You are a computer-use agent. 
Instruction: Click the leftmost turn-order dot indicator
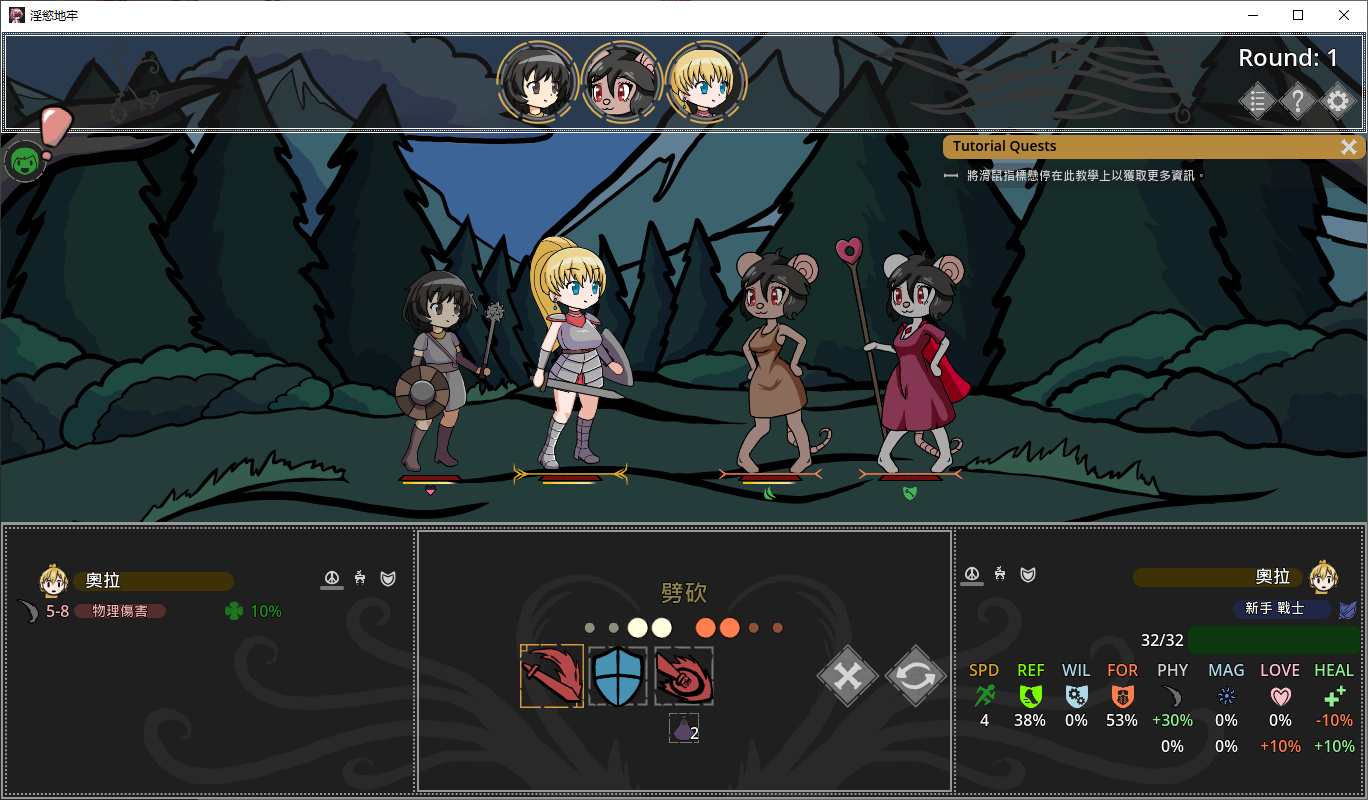click(589, 627)
